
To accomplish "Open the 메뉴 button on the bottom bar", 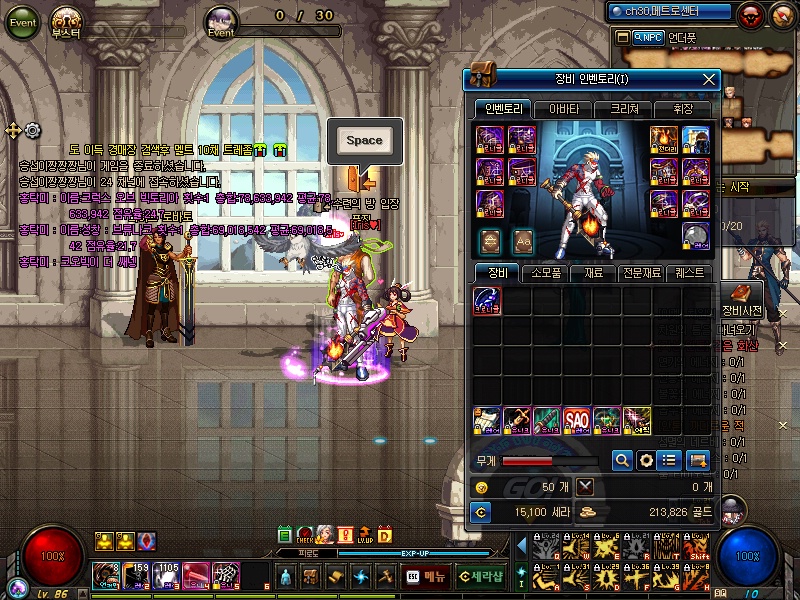I will (427, 577).
